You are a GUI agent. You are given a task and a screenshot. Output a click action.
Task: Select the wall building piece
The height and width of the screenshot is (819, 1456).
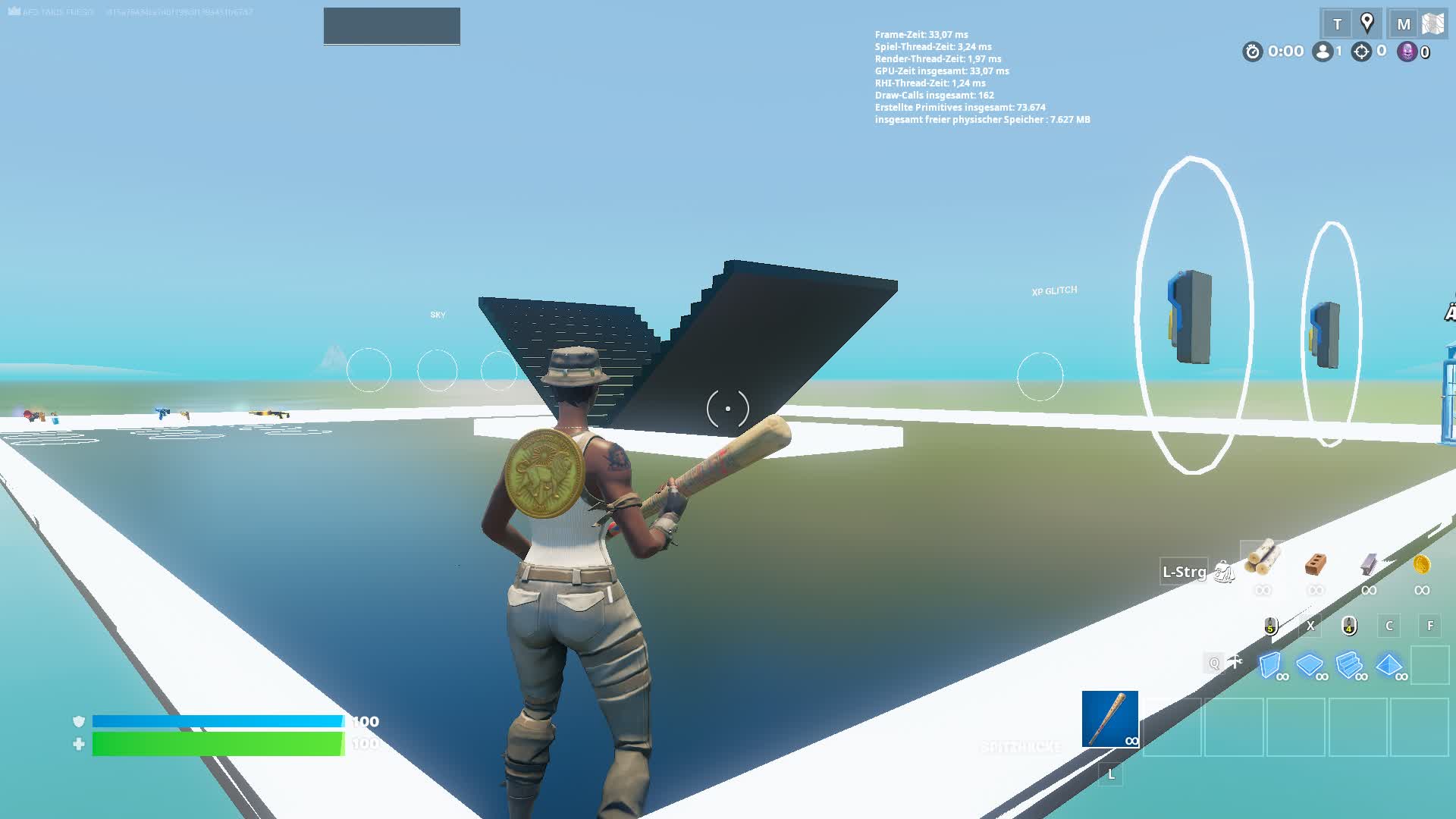[x=1270, y=664]
